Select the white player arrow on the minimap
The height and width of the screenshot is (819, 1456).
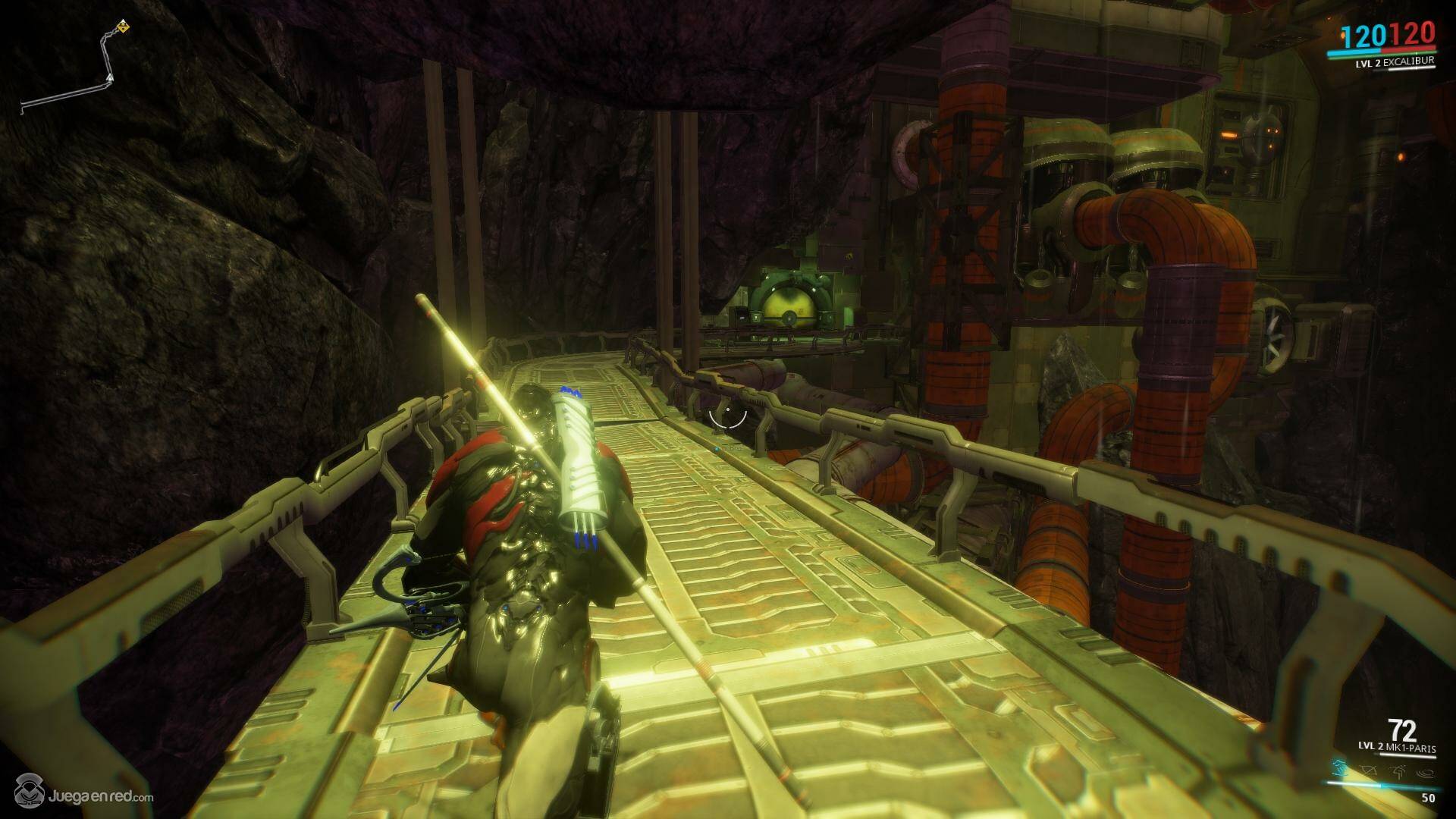point(111,77)
